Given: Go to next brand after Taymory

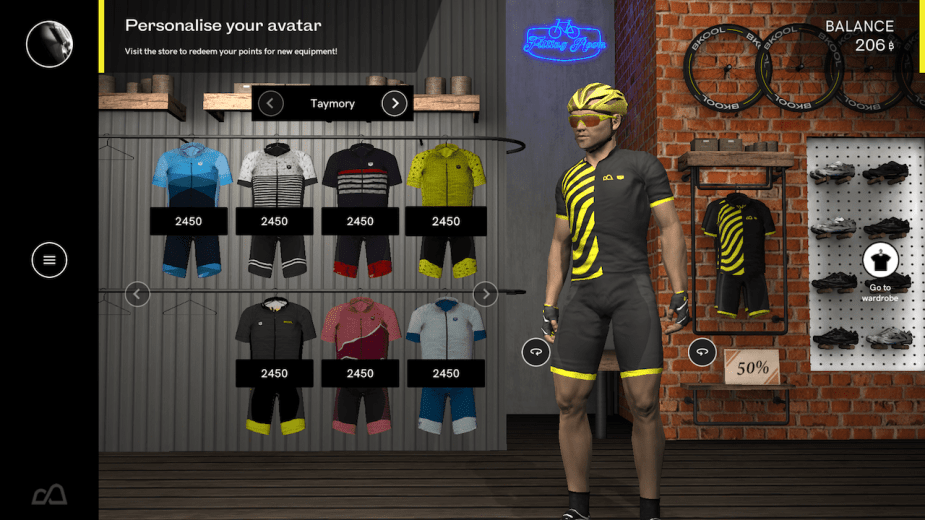Looking at the screenshot, I should click(395, 103).
